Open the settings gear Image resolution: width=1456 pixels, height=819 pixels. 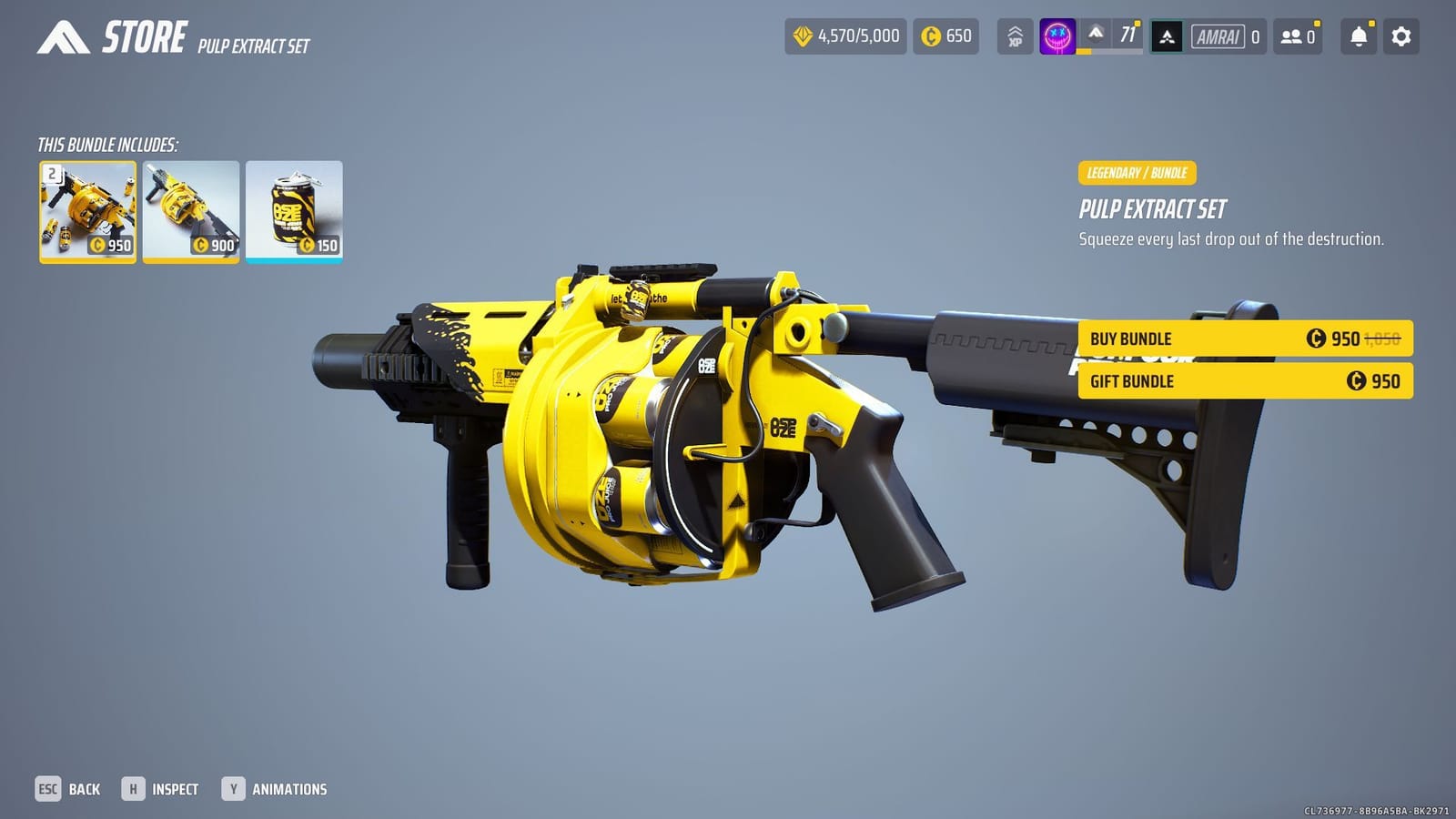pyautogui.click(x=1401, y=36)
